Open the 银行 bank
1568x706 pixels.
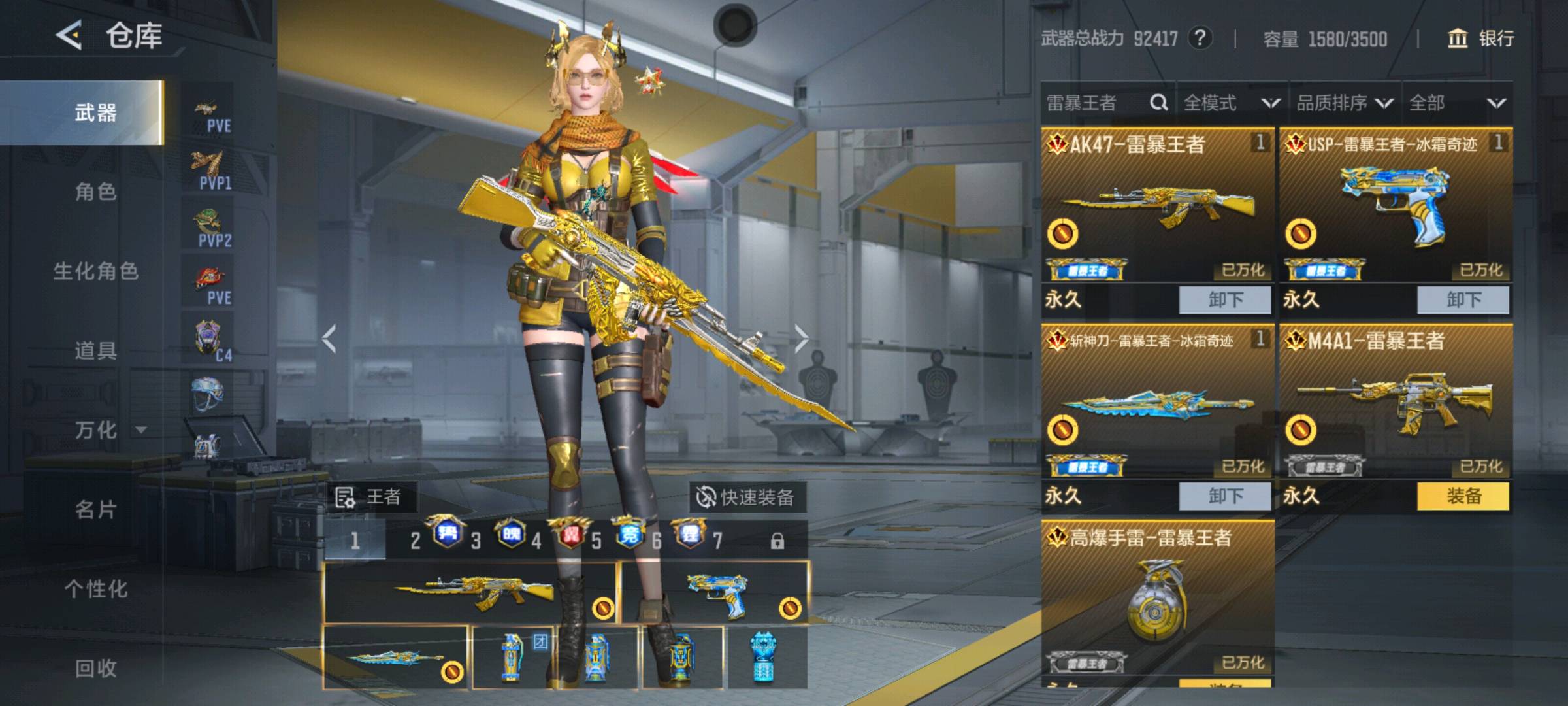point(1480,39)
